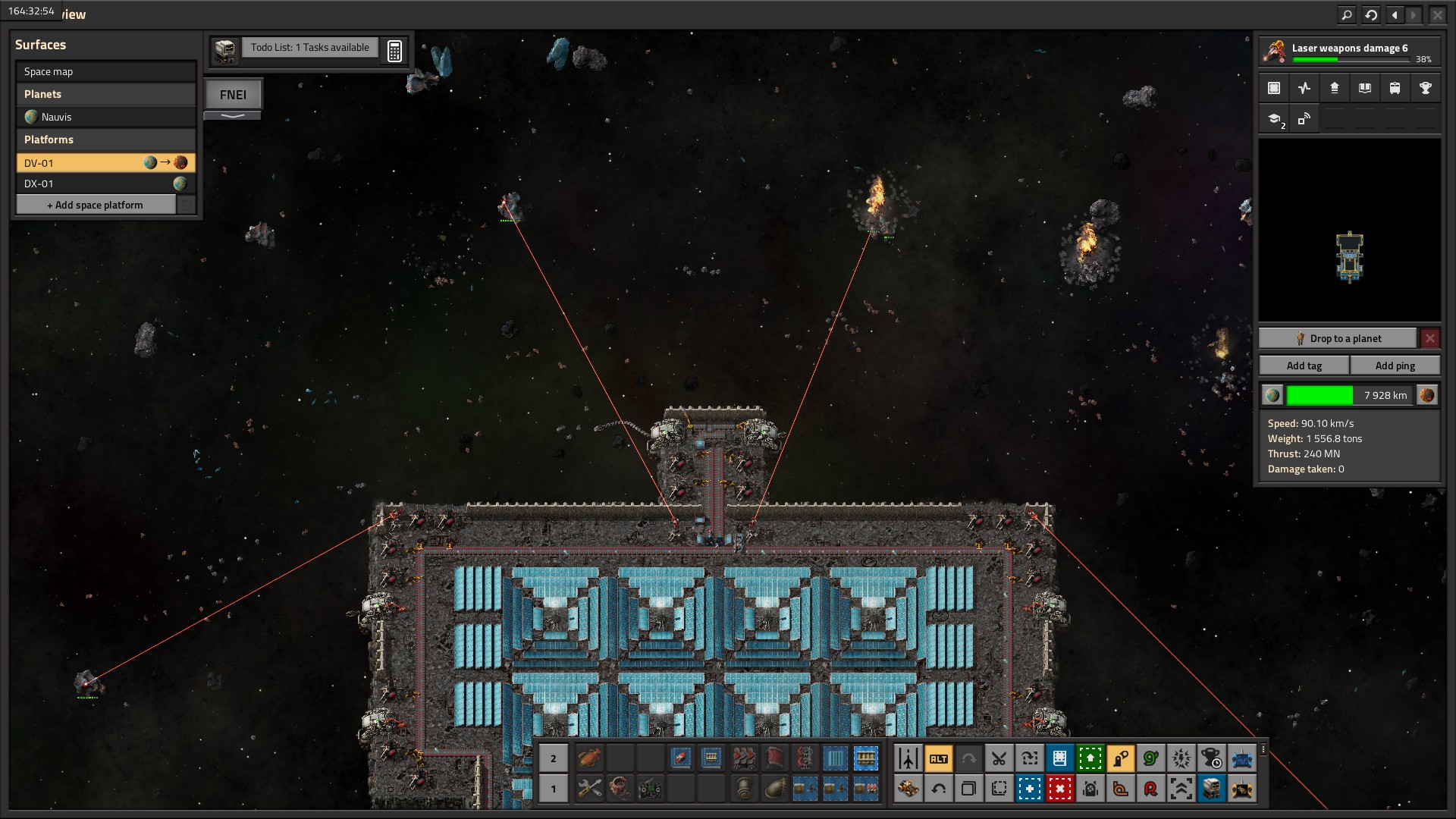The image size is (1456, 819).
Task: Open achievements via the trophy icon
Action: point(1425,88)
